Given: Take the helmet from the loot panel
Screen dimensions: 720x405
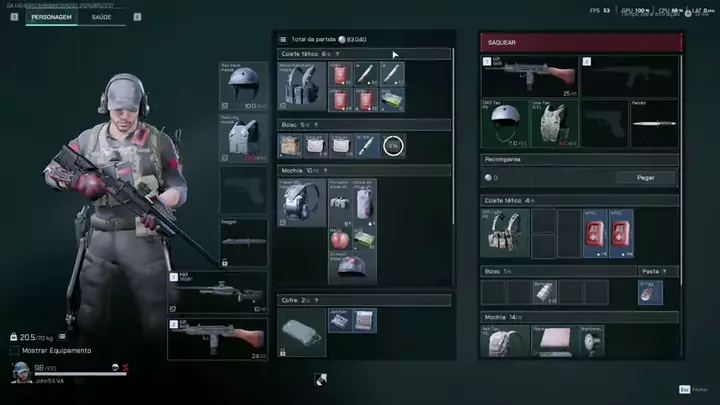Looking at the screenshot, I should click(504, 122).
